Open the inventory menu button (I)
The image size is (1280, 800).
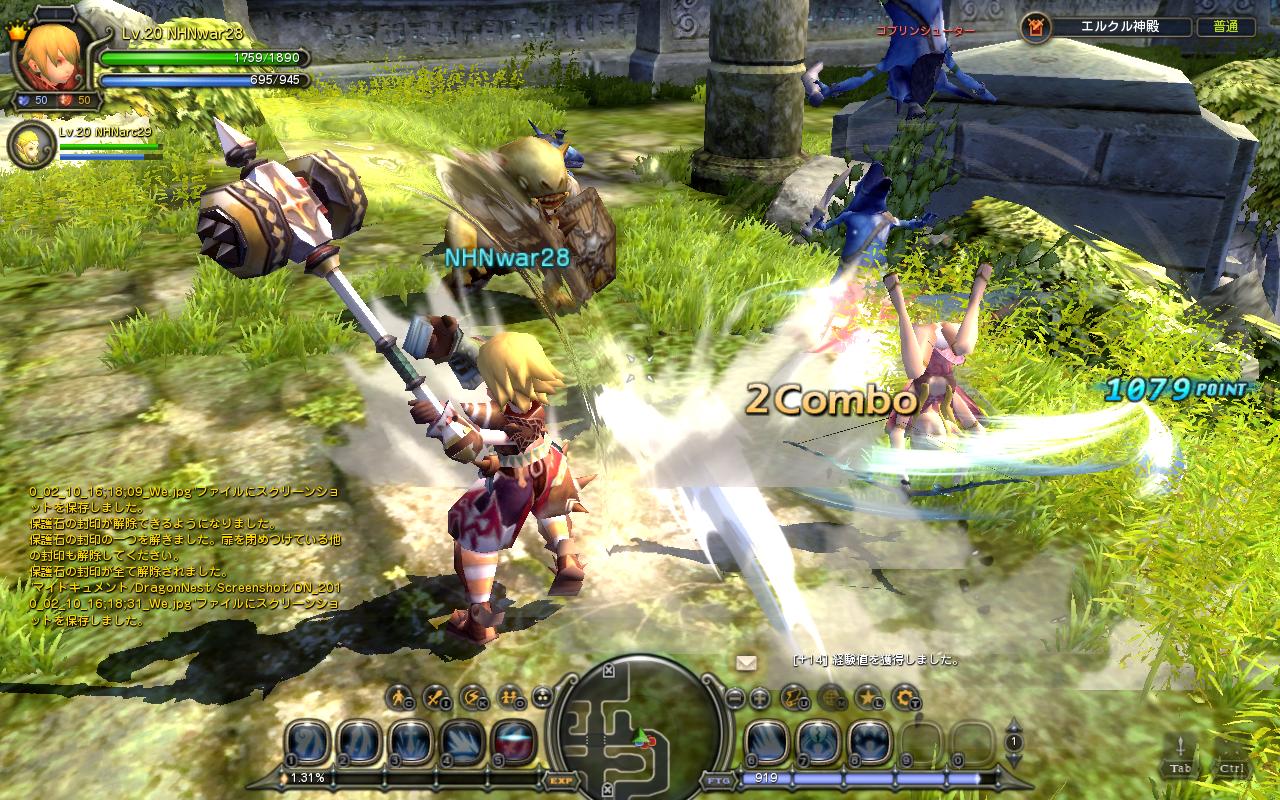436,696
